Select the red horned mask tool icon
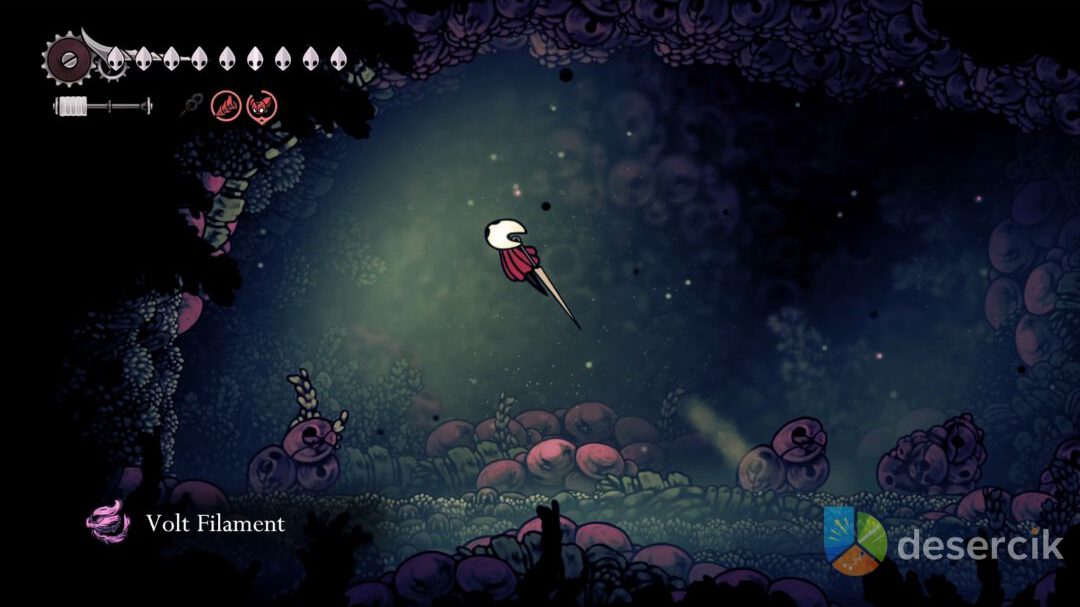Image resolution: width=1080 pixels, height=607 pixels. point(262,105)
